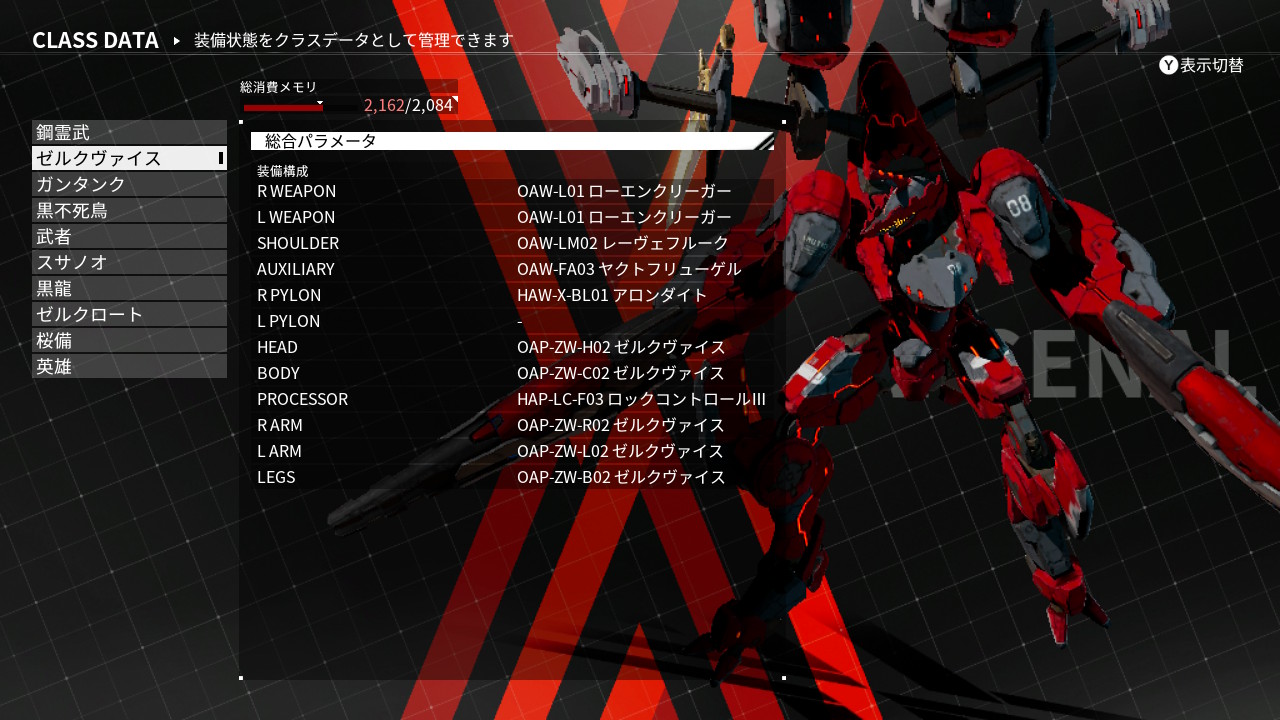Screen dimensions: 1280x720
Task: Select the 武者 class
Action: [x=129, y=235]
